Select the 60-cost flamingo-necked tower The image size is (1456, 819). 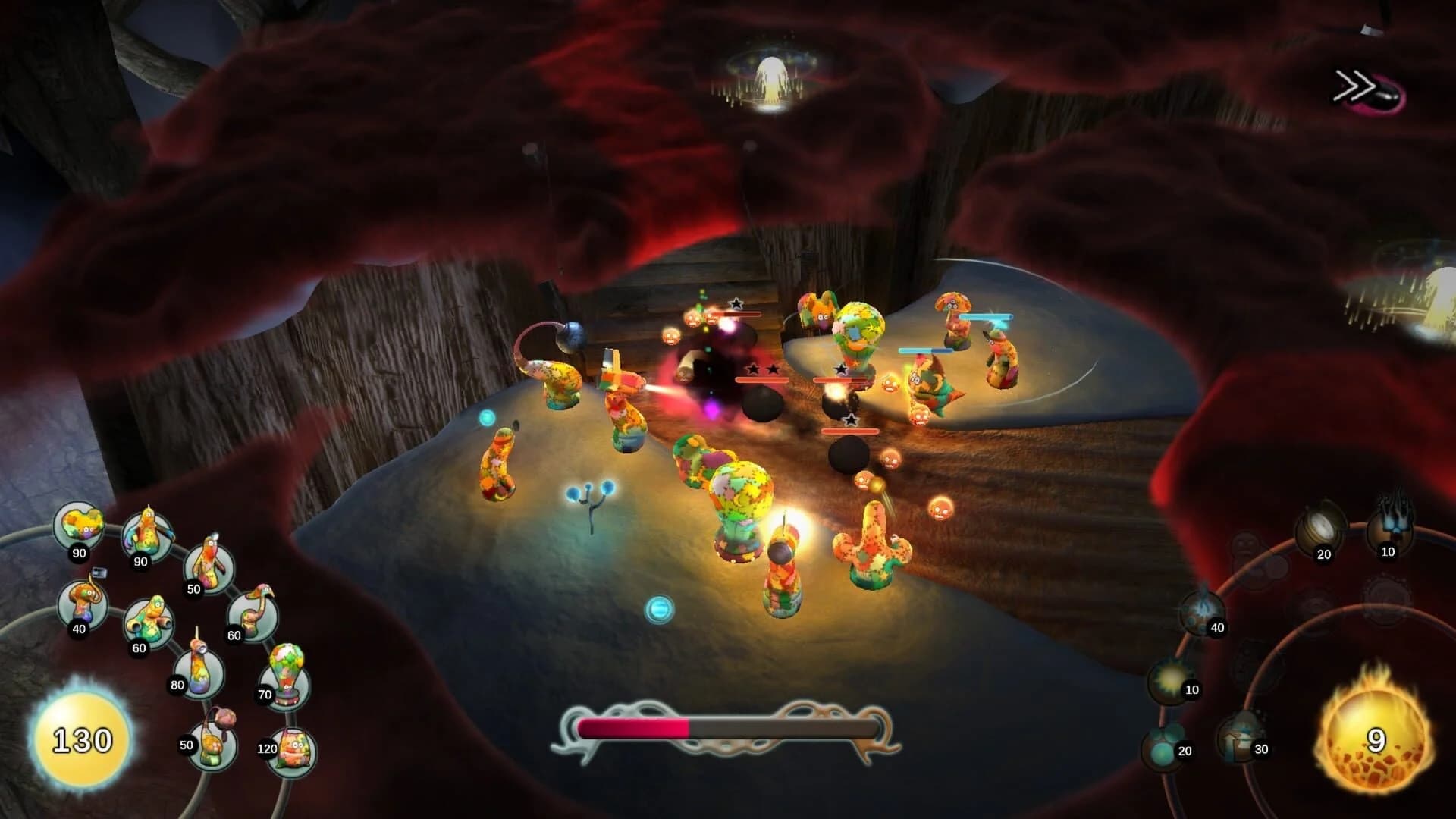click(x=254, y=613)
